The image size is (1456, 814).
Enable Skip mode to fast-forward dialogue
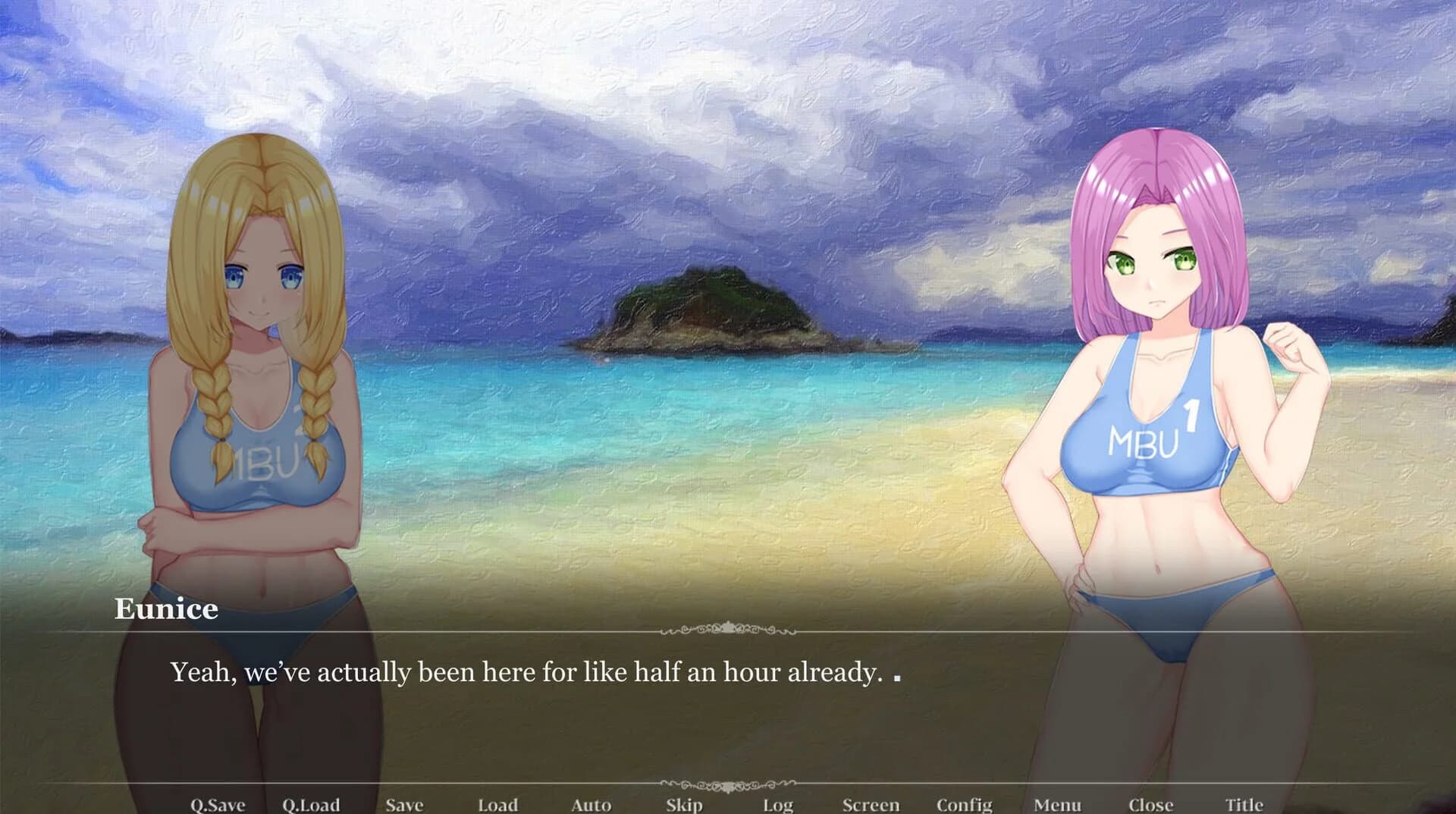[683, 803]
